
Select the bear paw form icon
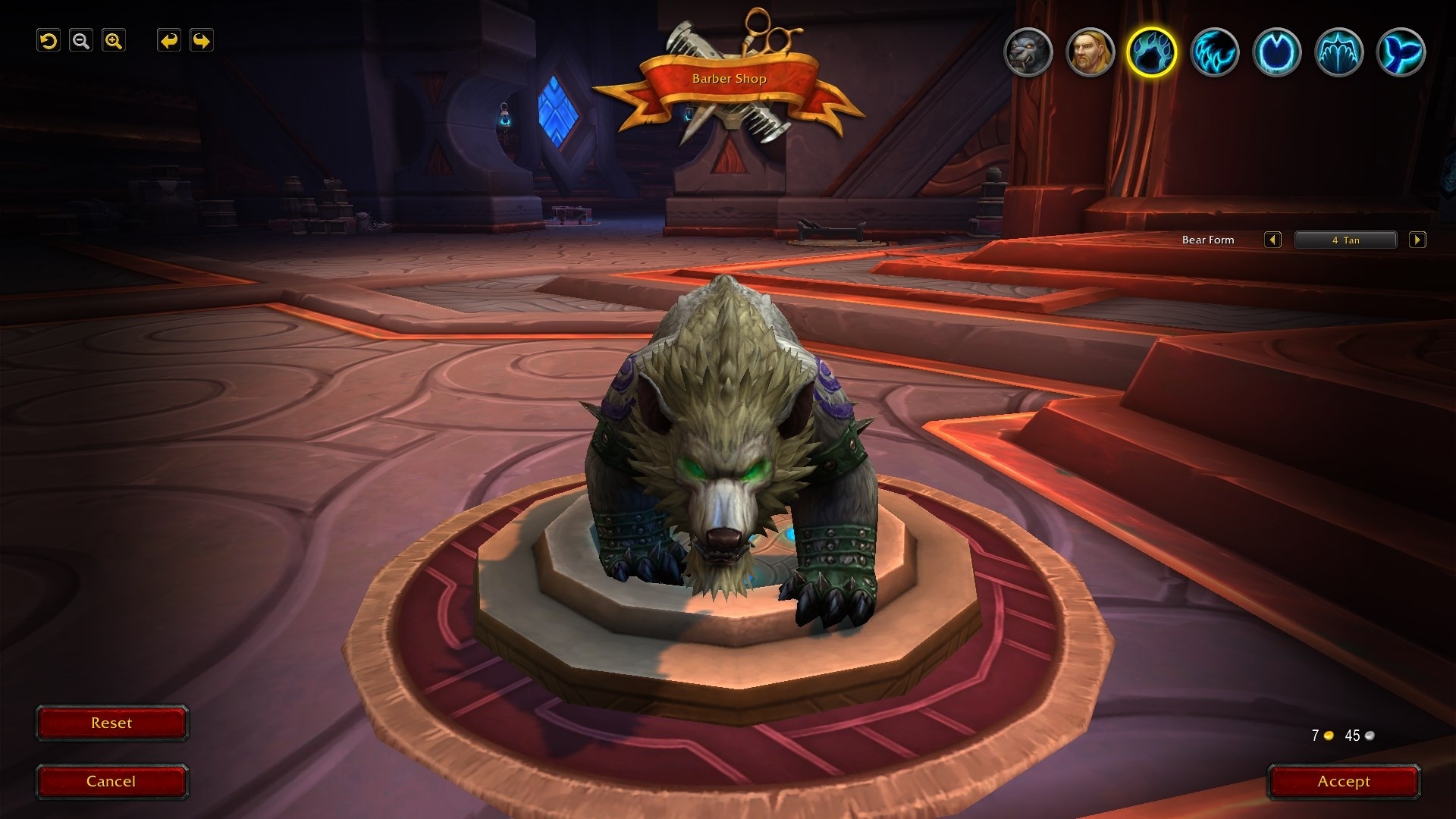point(1152,52)
